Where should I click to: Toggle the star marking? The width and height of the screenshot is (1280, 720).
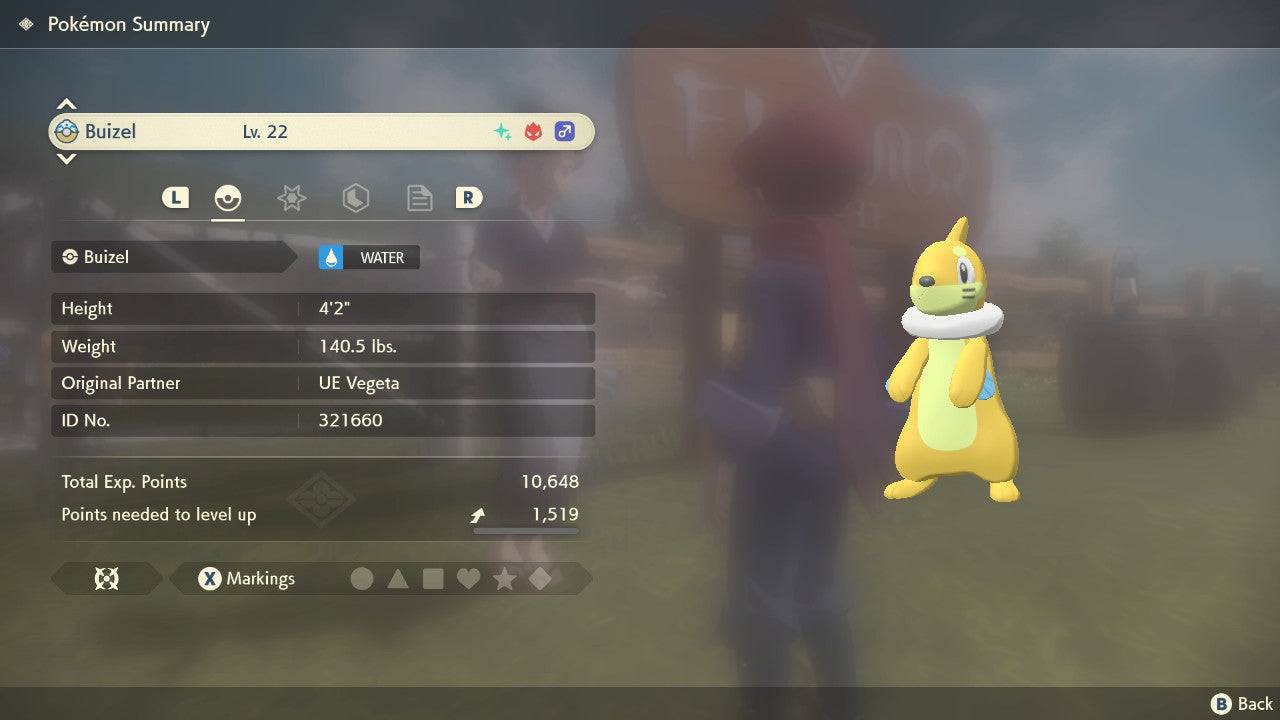(504, 578)
